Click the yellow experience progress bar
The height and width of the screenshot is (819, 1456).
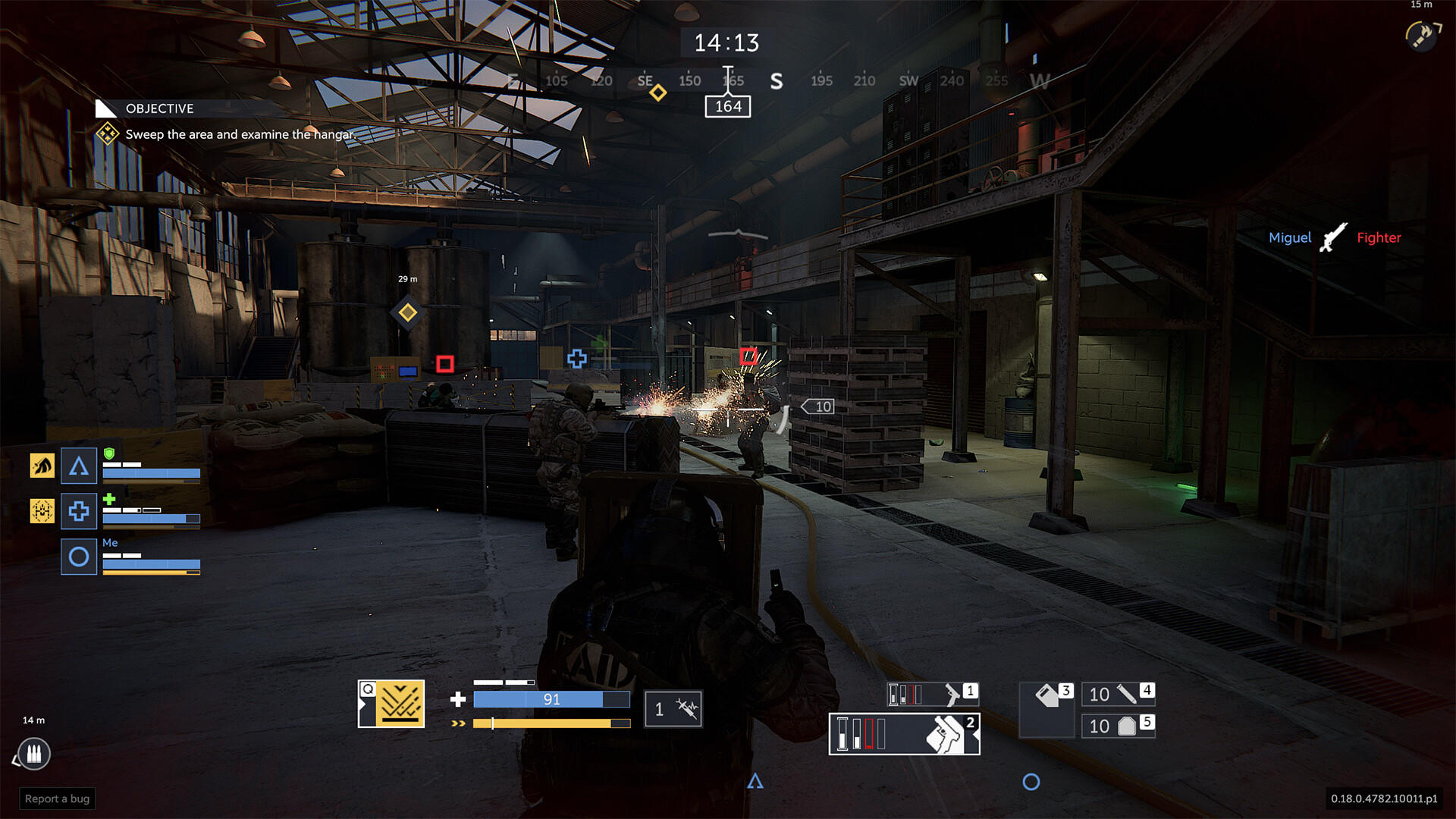pos(551,723)
